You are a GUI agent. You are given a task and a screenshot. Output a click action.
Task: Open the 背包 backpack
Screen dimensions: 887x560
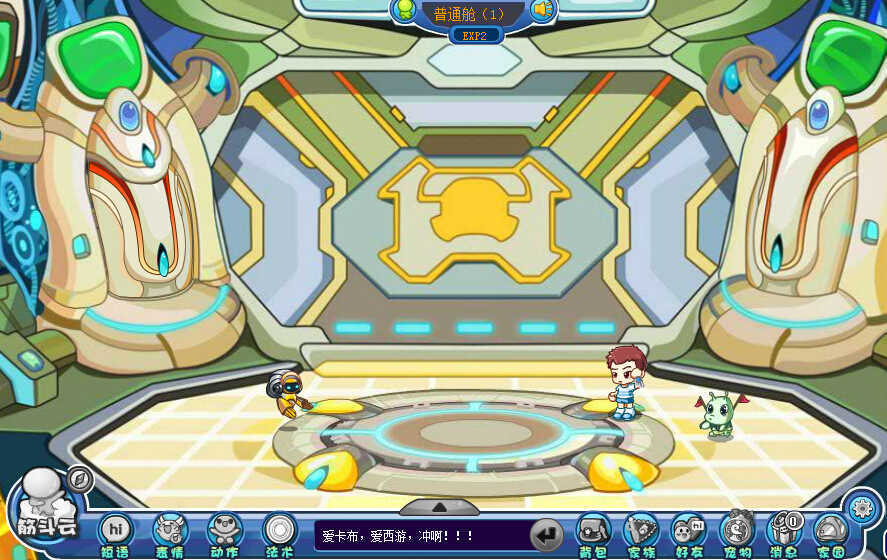coord(594,531)
